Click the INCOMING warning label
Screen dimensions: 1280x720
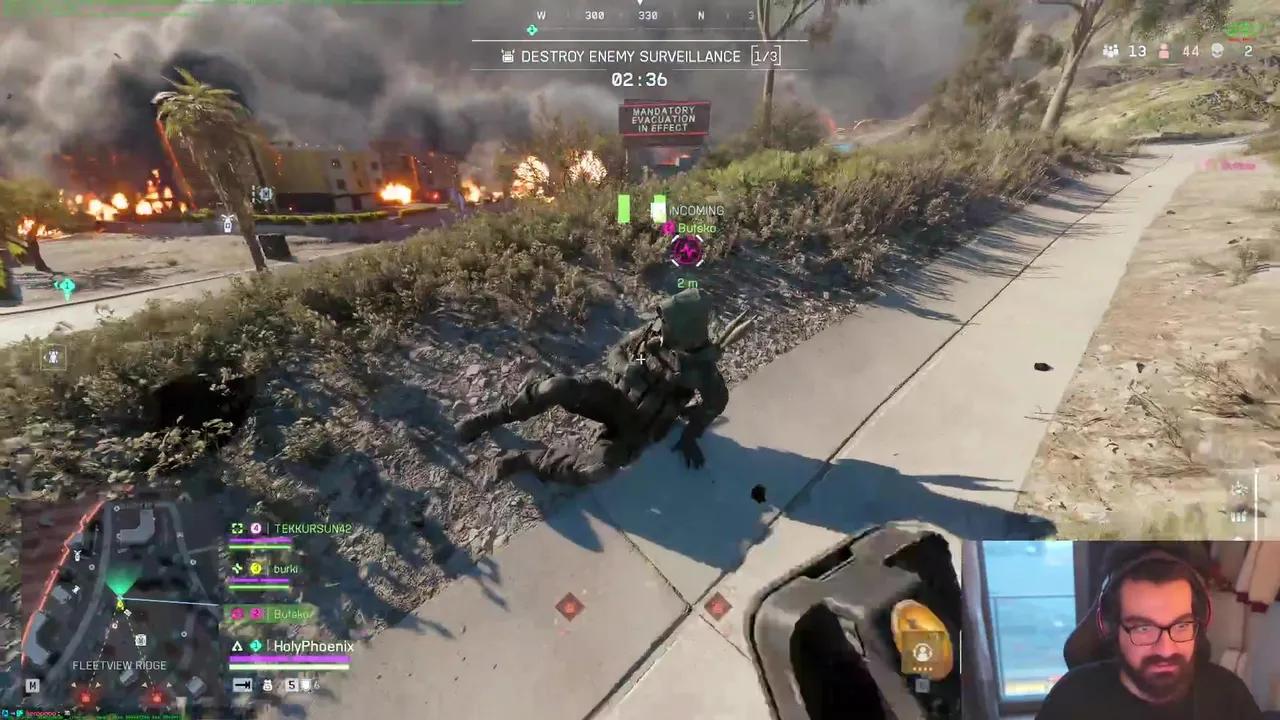click(x=697, y=210)
